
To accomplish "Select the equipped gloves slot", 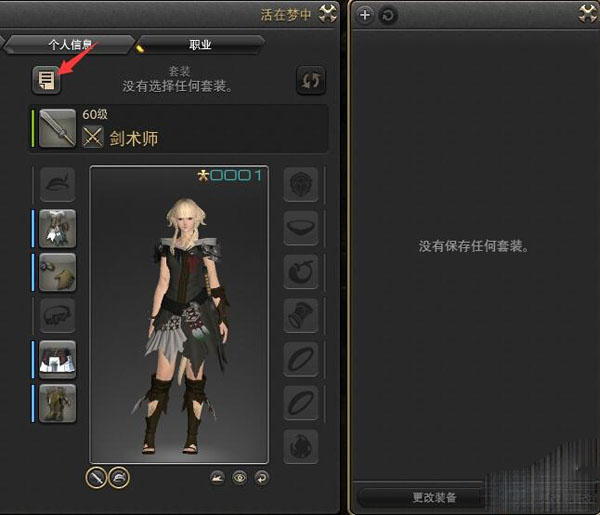I will pos(58,272).
